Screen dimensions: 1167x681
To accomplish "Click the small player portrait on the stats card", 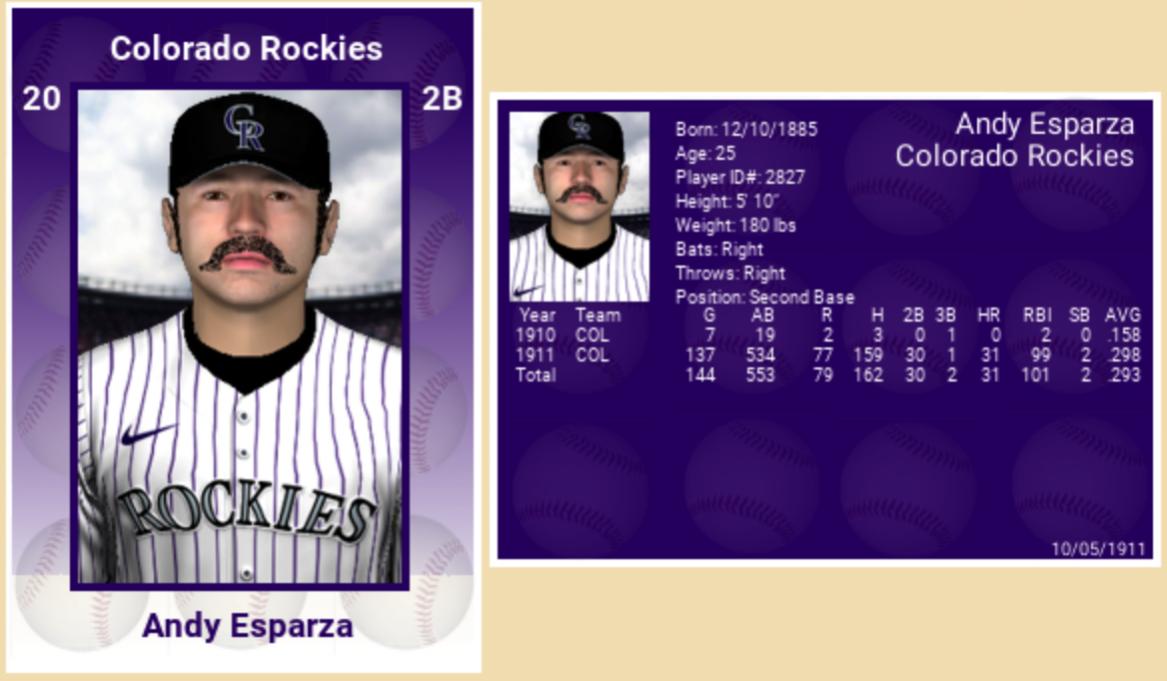I will point(579,206).
